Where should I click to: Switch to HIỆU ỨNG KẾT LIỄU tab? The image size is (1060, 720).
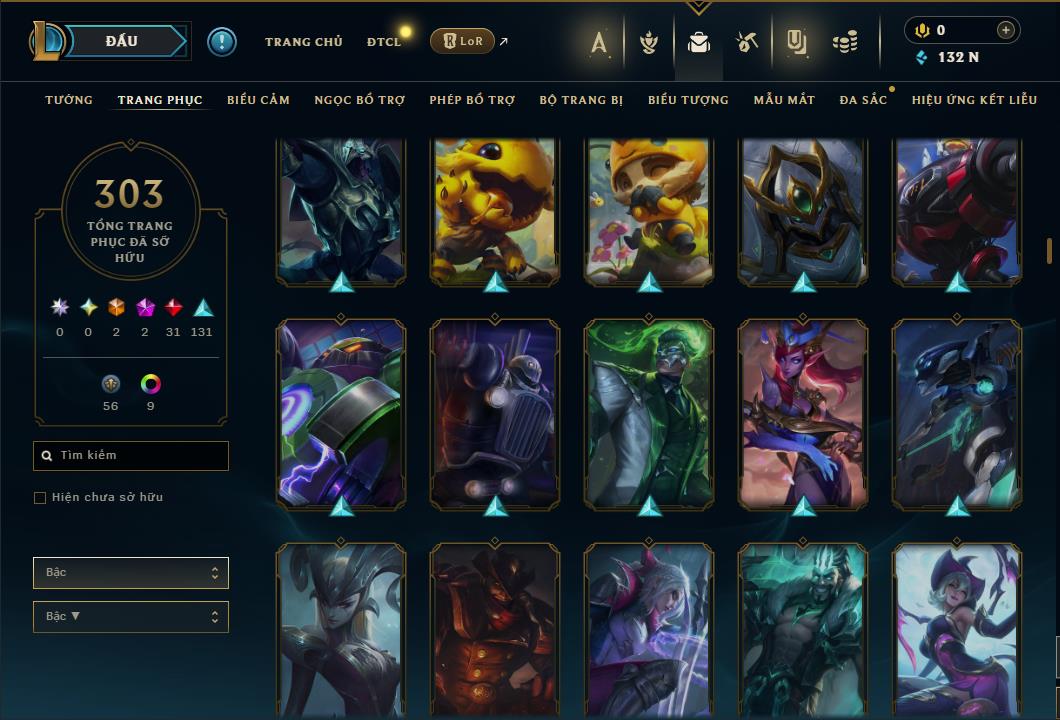pyautogui.click(x=974, y=100)
